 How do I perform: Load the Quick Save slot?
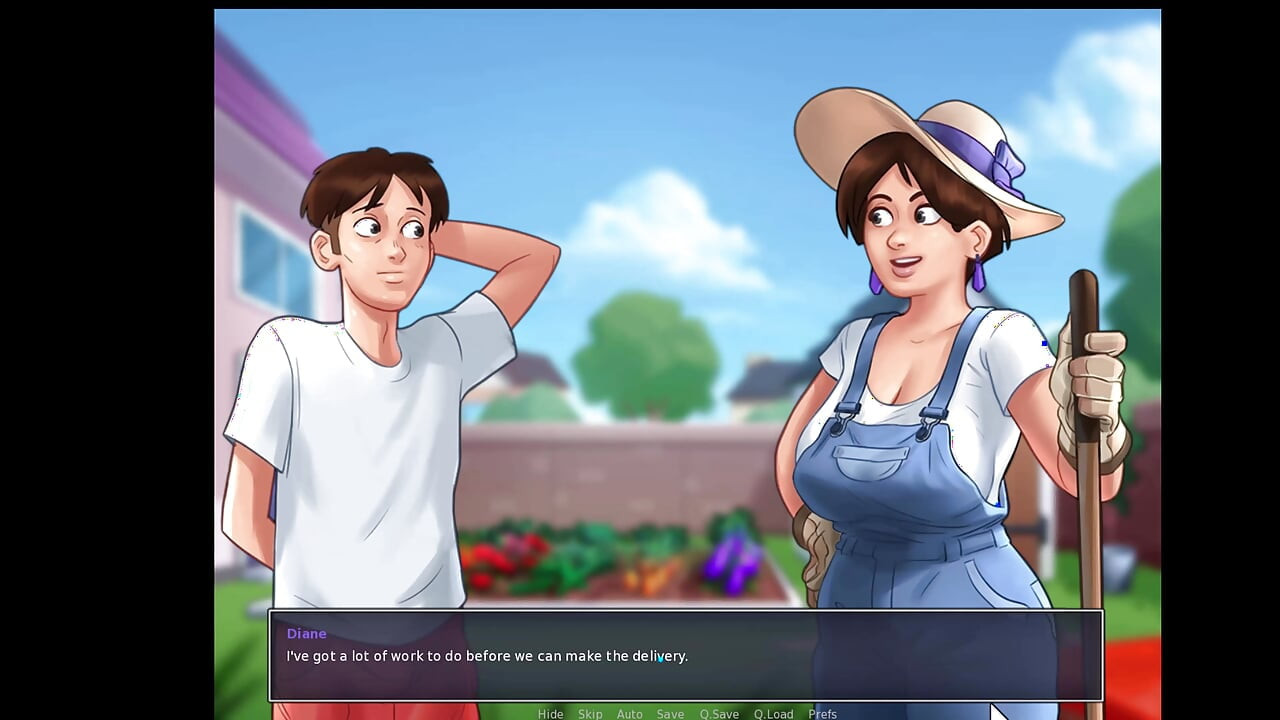773,714
